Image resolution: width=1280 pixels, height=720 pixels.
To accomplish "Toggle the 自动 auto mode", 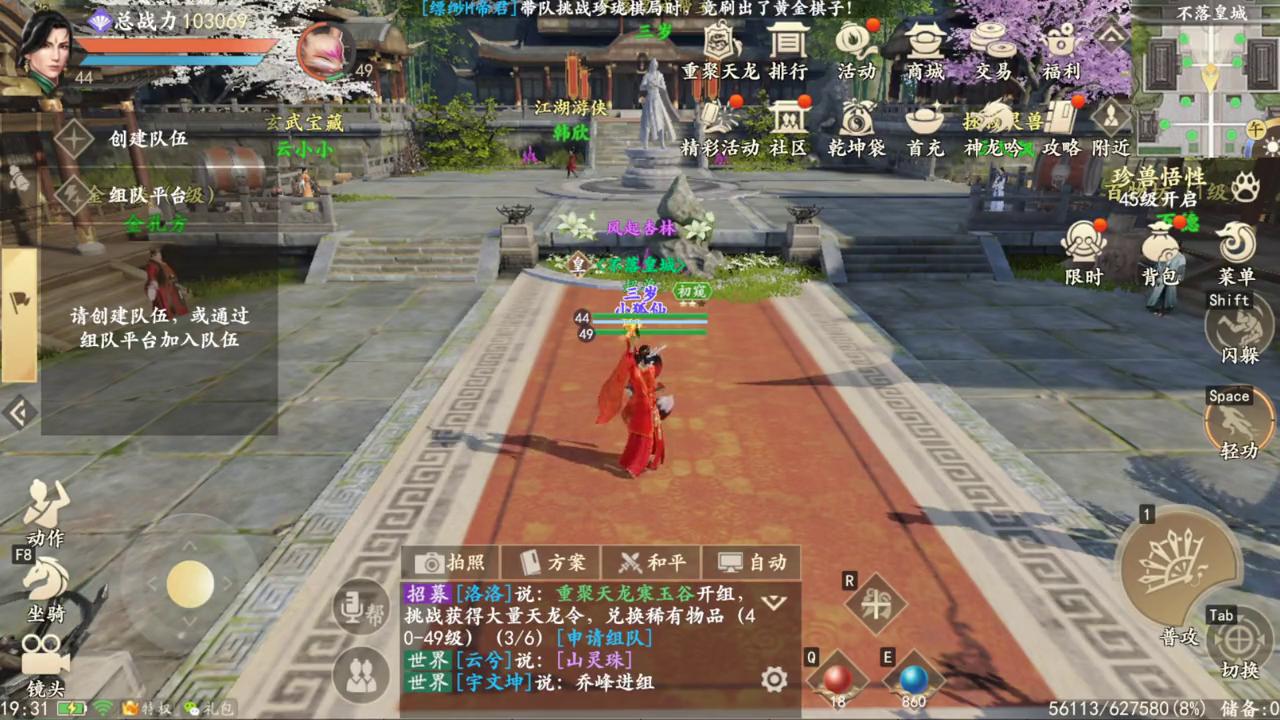I will [752, 562].
